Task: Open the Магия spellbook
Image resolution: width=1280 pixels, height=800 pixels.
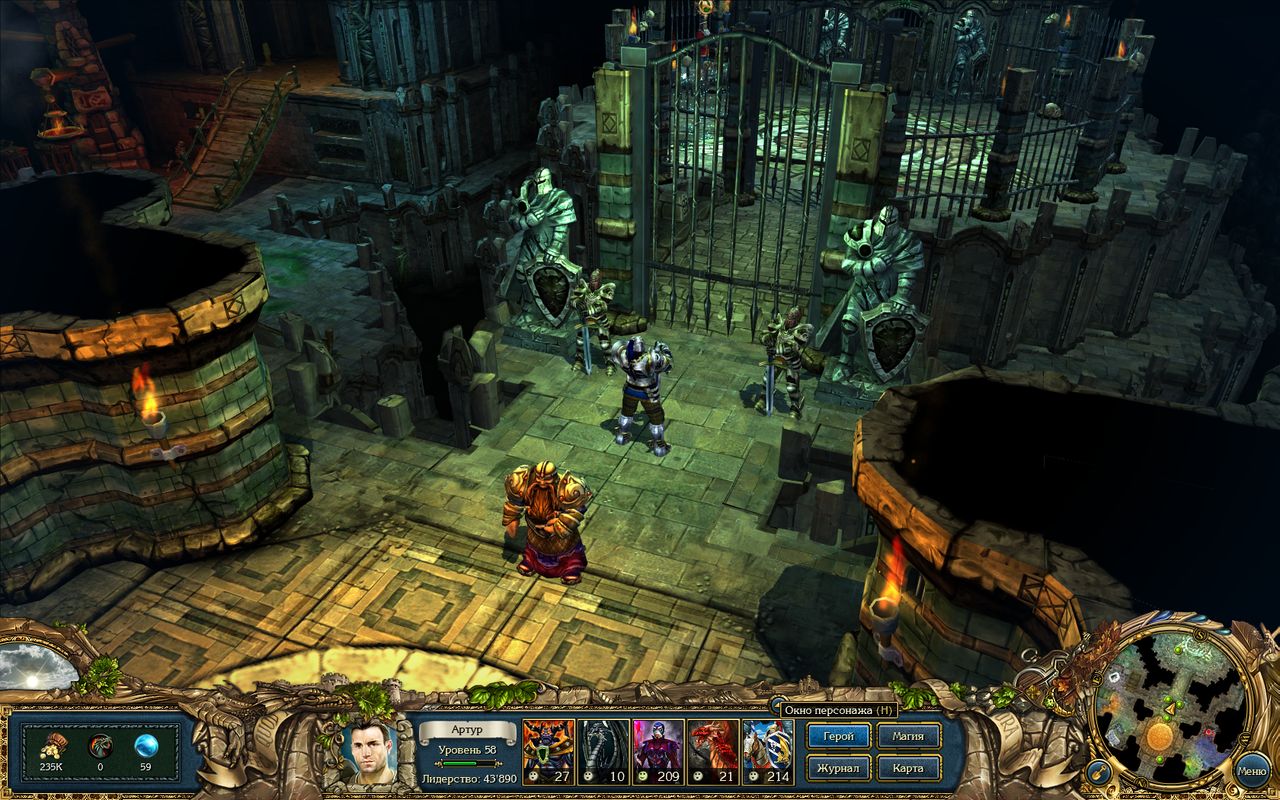Action: pos(908,736)
